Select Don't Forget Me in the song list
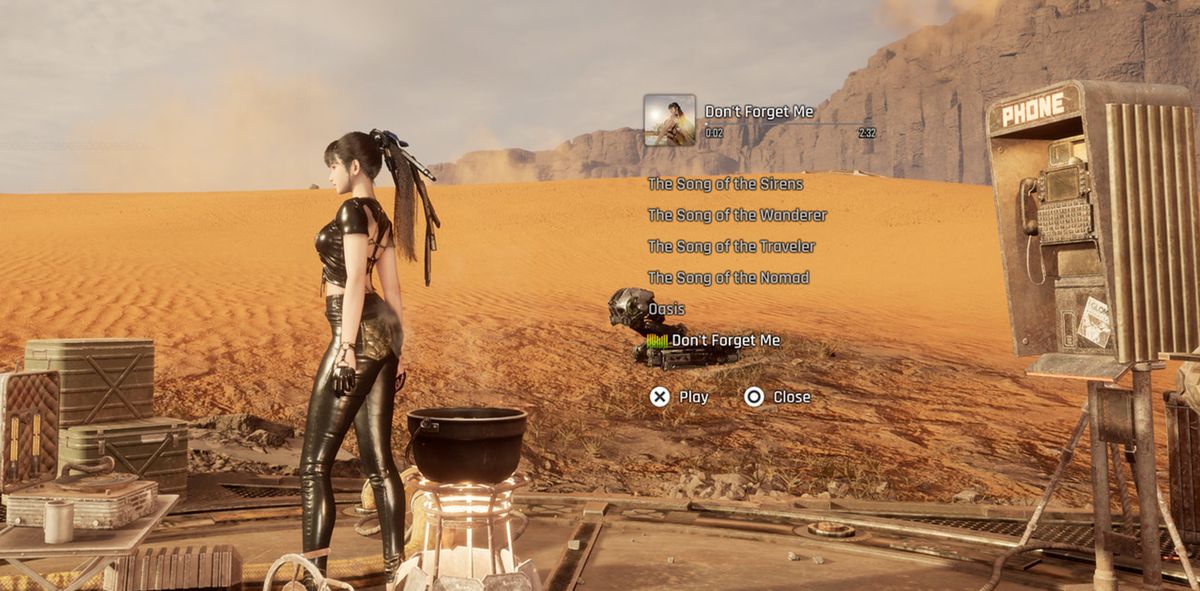 coord(725,341)
